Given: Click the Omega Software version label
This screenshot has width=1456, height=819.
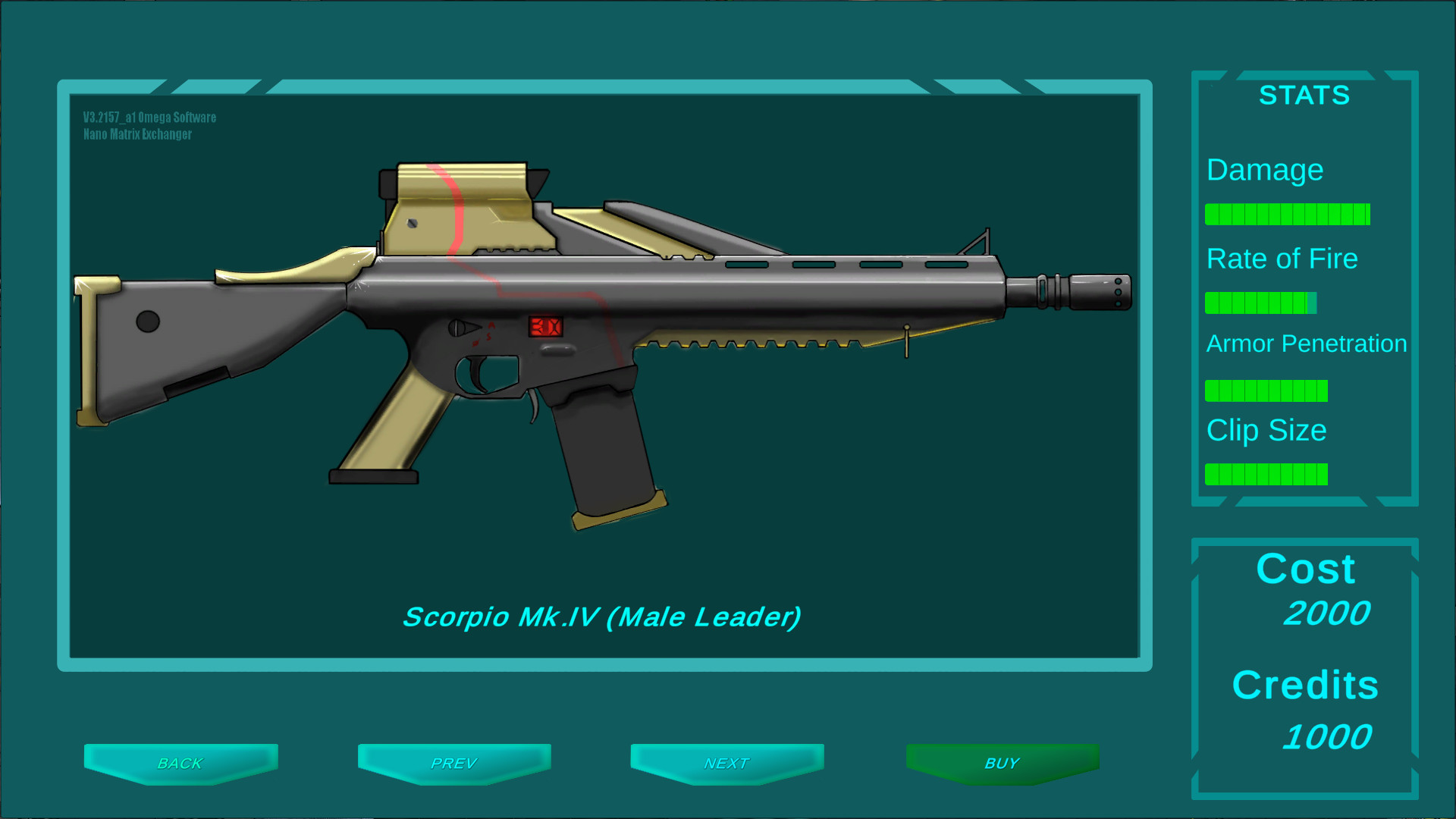Looking at the screenshot, I should coord(149,118).
